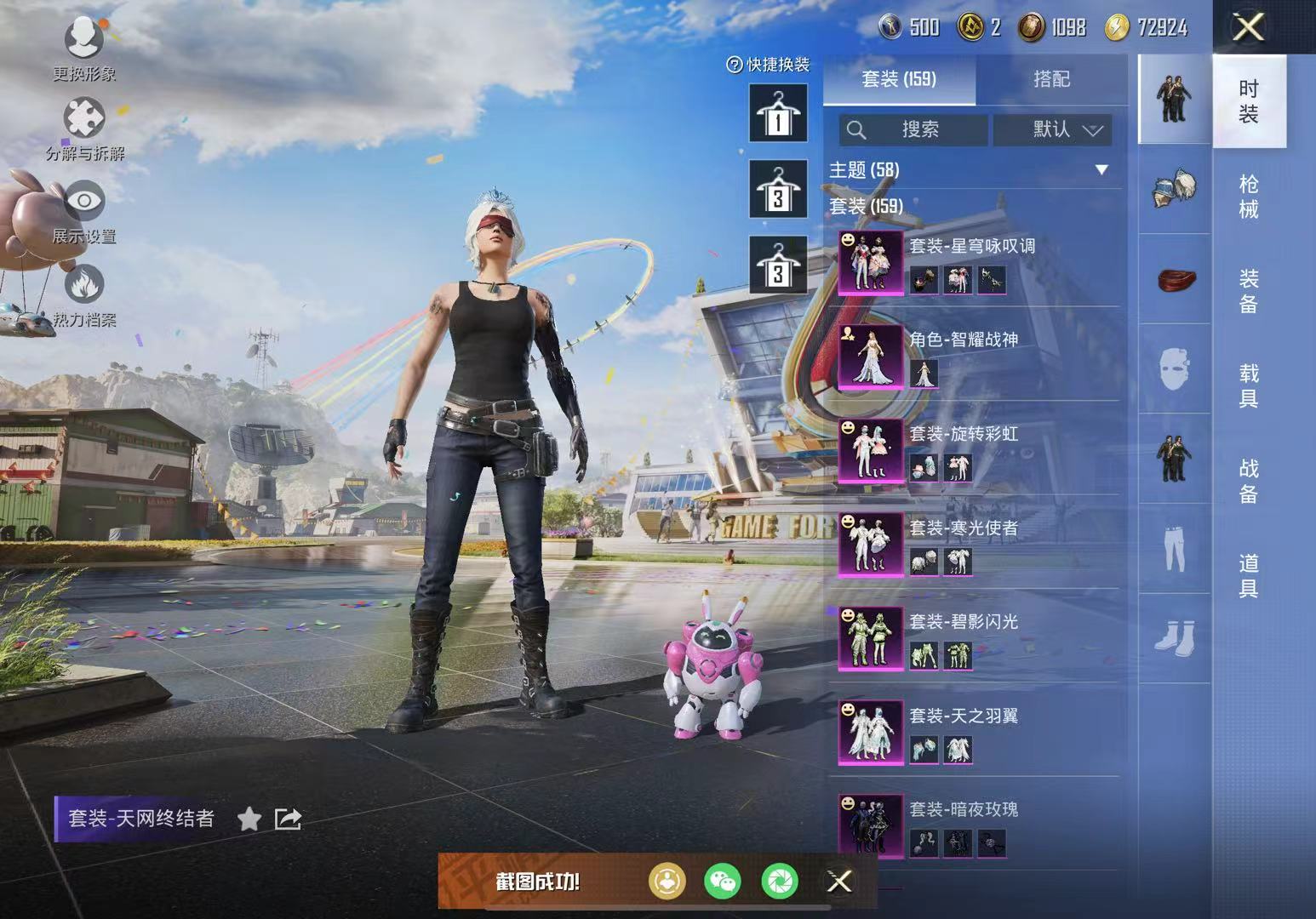The width and height of the screenshot is (1316, 919).
Task: Switch to the 搭配 tab
Action: 1051,79
